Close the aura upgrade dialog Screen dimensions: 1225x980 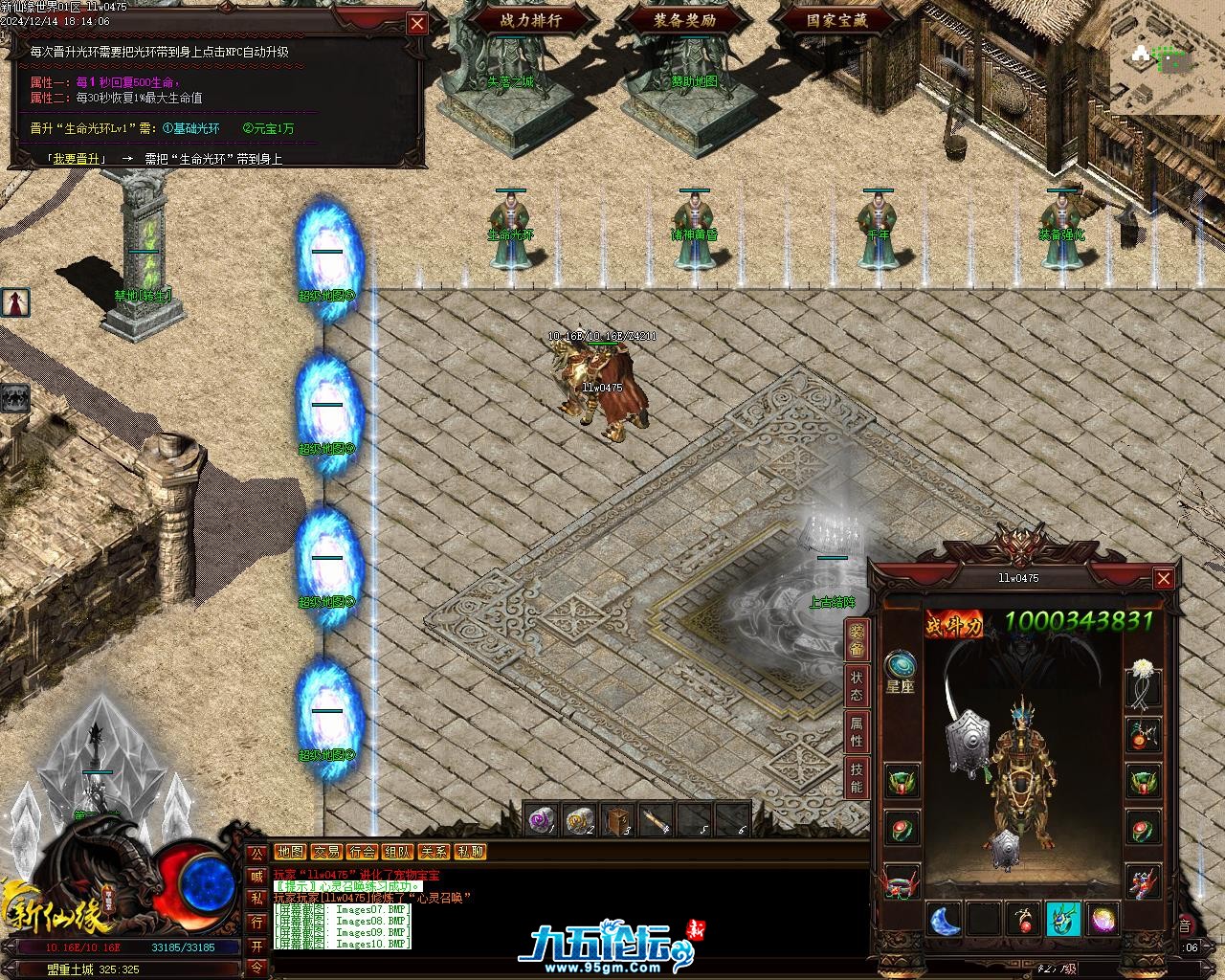pos(417,24)
